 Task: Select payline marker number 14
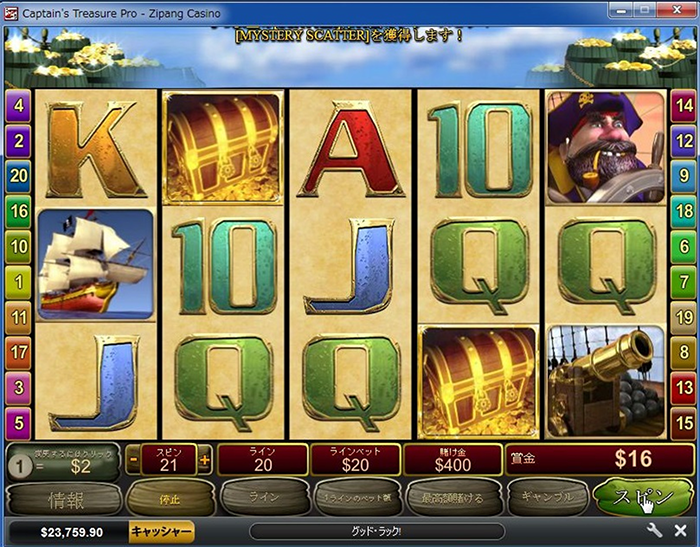684,104
